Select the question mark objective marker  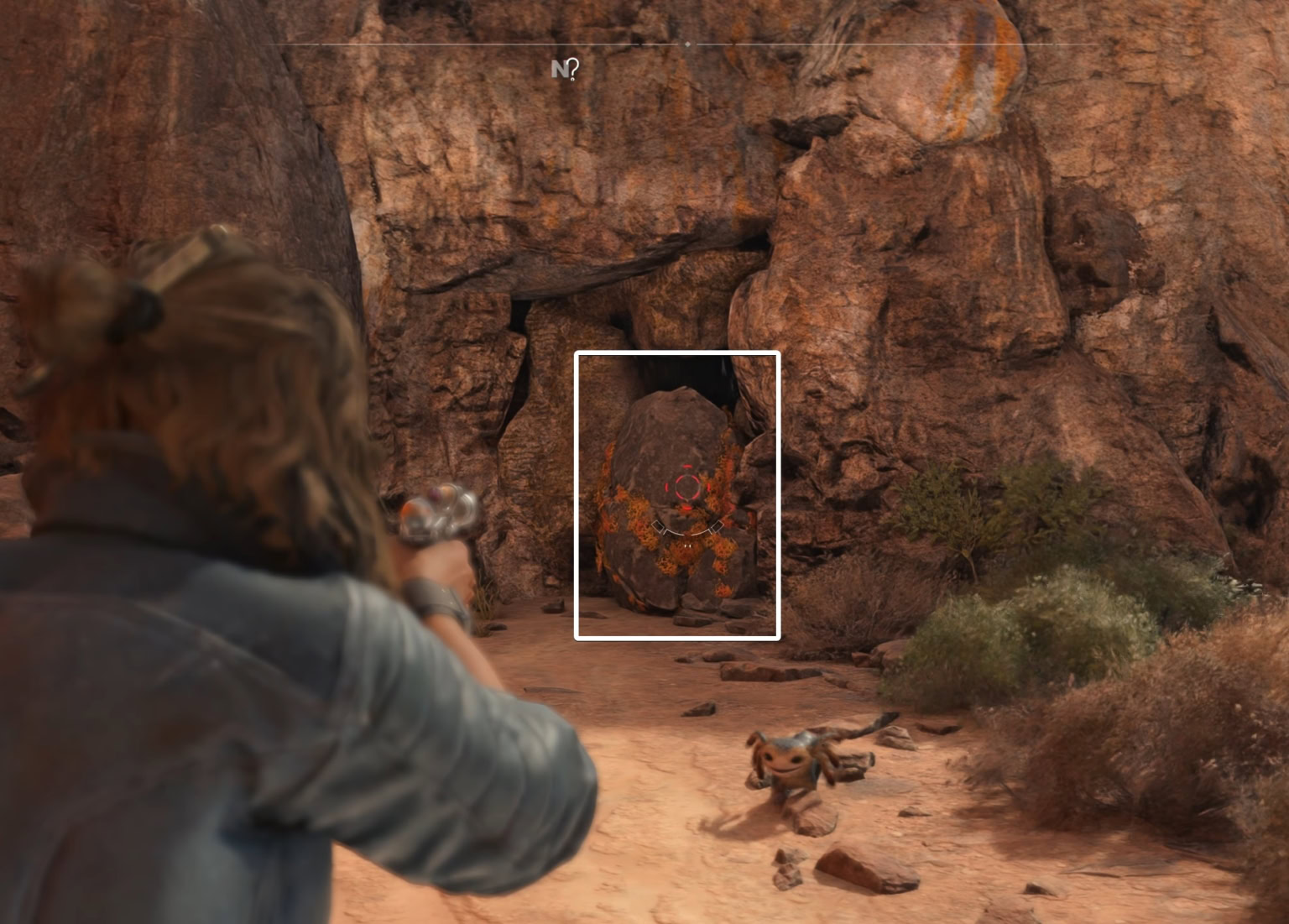pyautogui.click(x=574, y=69)
